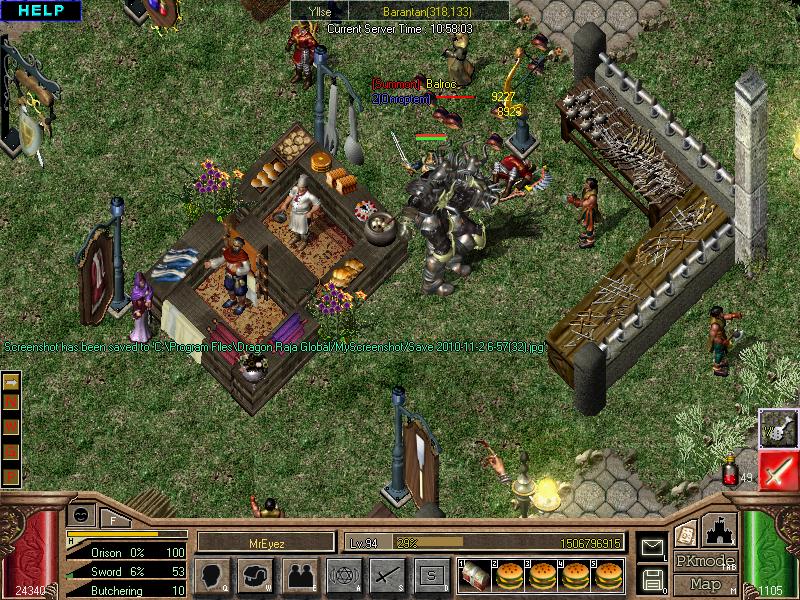Activate the red sword attack icon

click(x=778, y=470)
